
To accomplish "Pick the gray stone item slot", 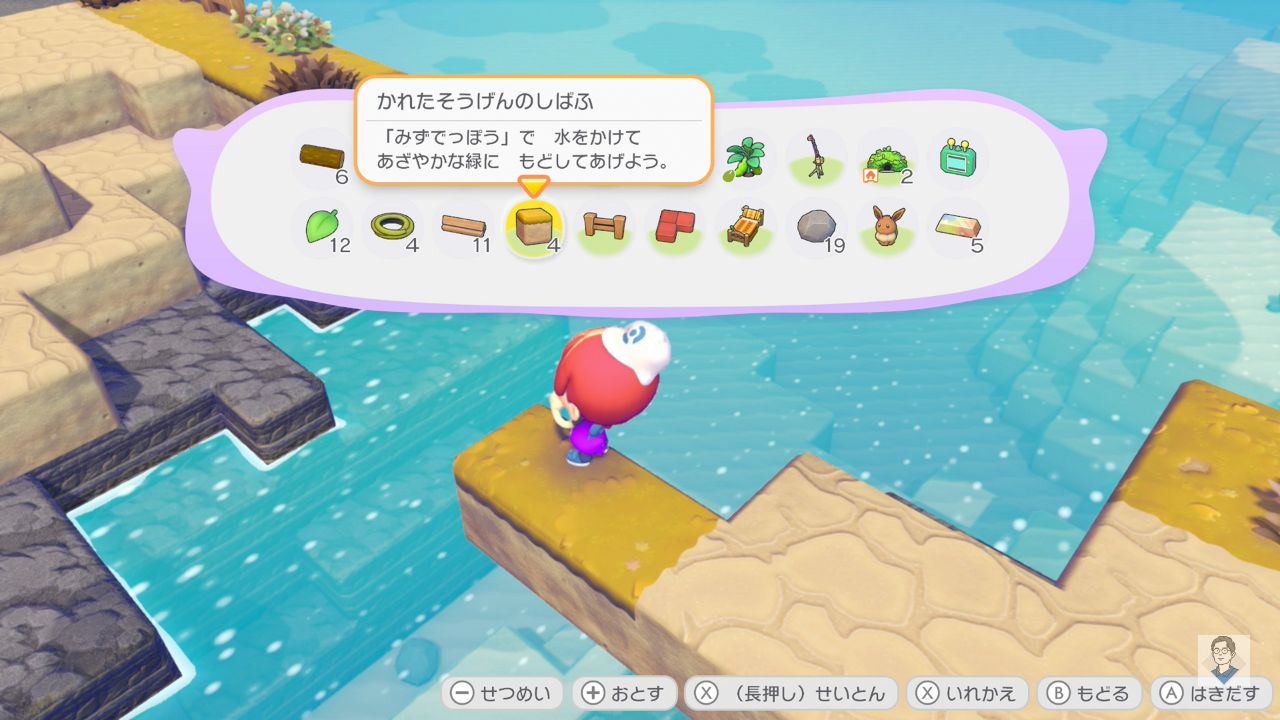I will point(816,228).
